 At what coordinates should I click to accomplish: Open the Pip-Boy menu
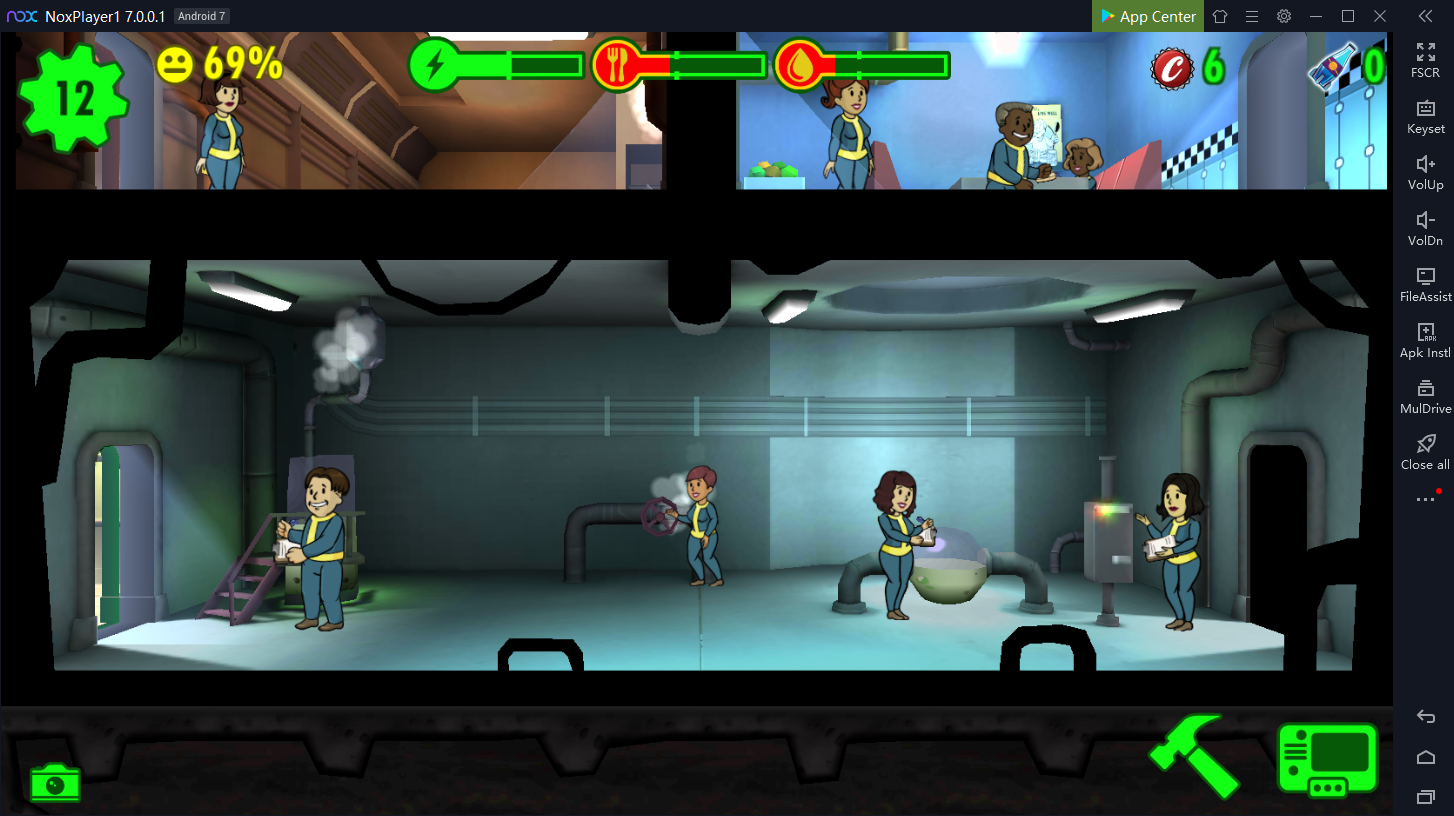1328,760
